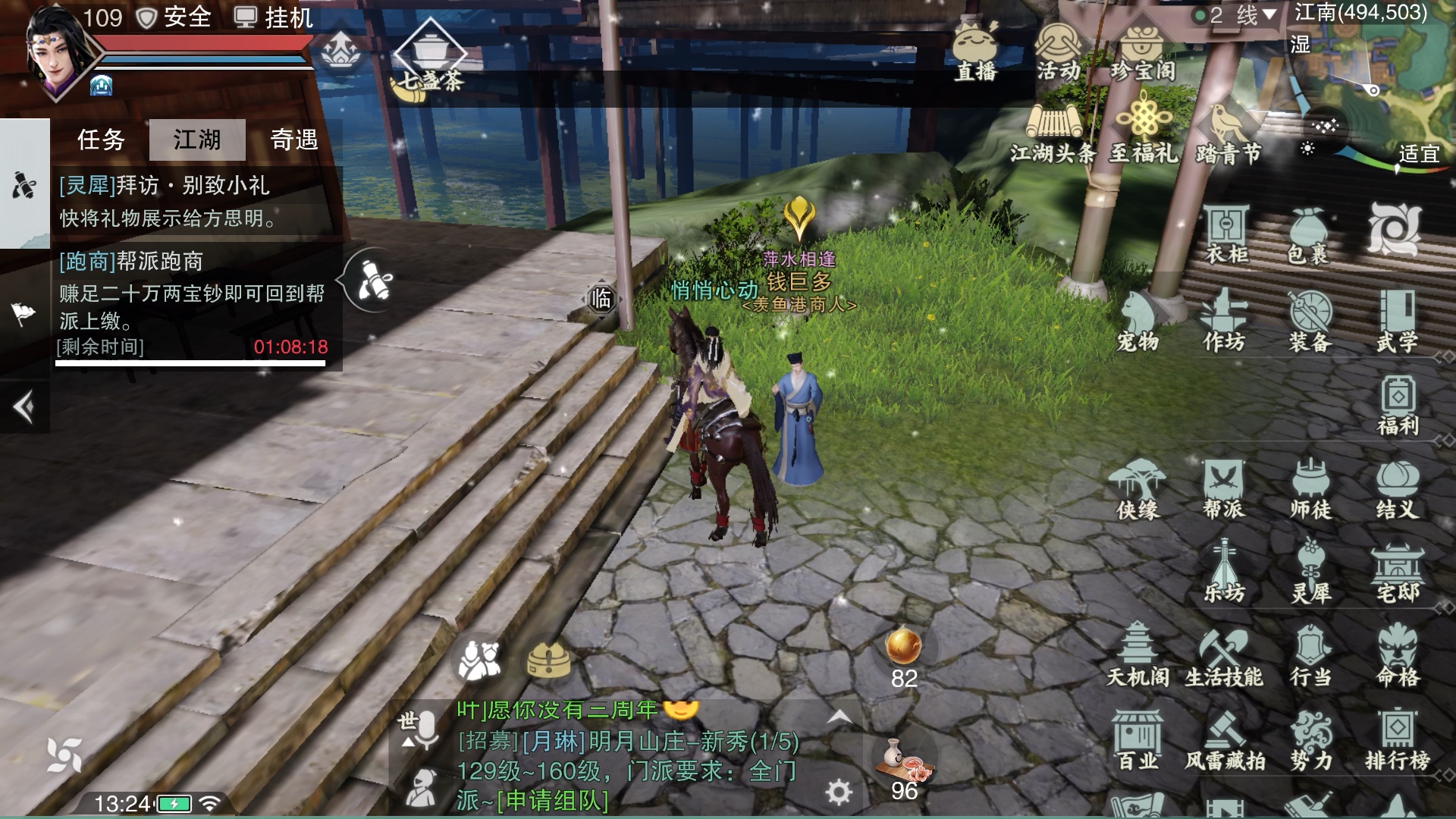Open the server line dropdown
Screen dimensions: 1456x819
[x=1235, y=15]
